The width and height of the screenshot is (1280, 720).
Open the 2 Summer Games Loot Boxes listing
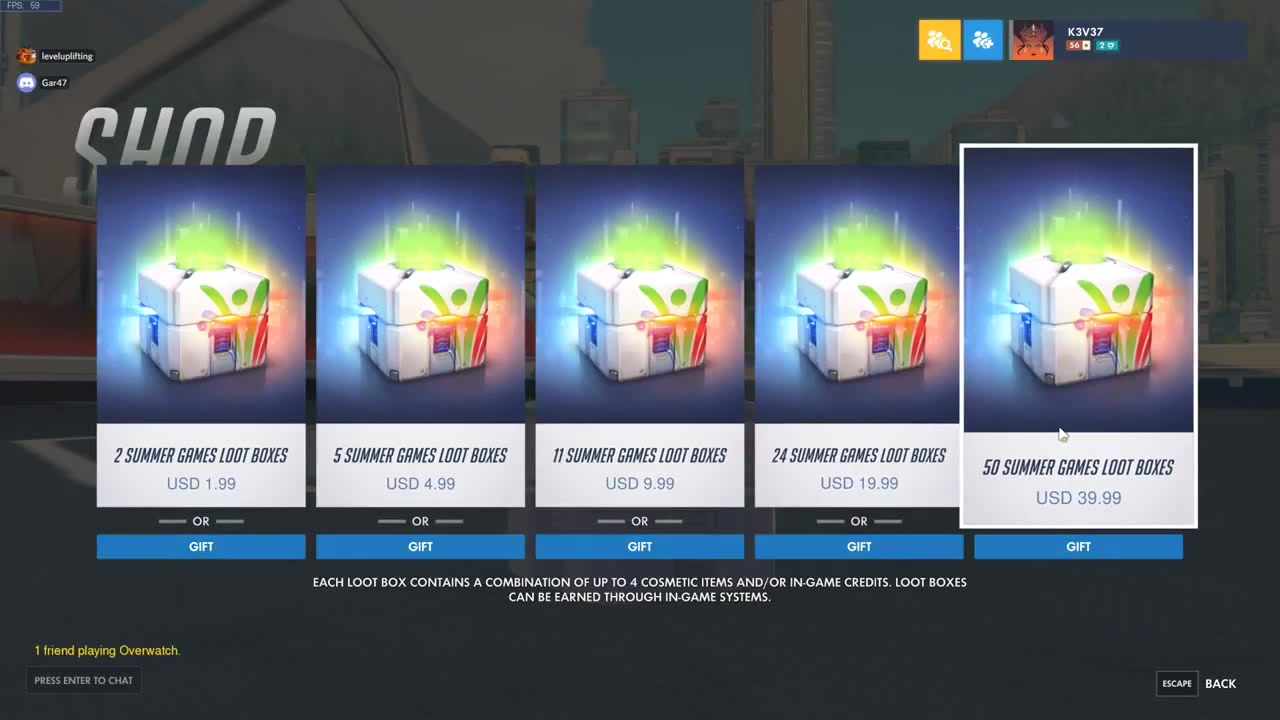pyautogui.click(x=200, y=291)
